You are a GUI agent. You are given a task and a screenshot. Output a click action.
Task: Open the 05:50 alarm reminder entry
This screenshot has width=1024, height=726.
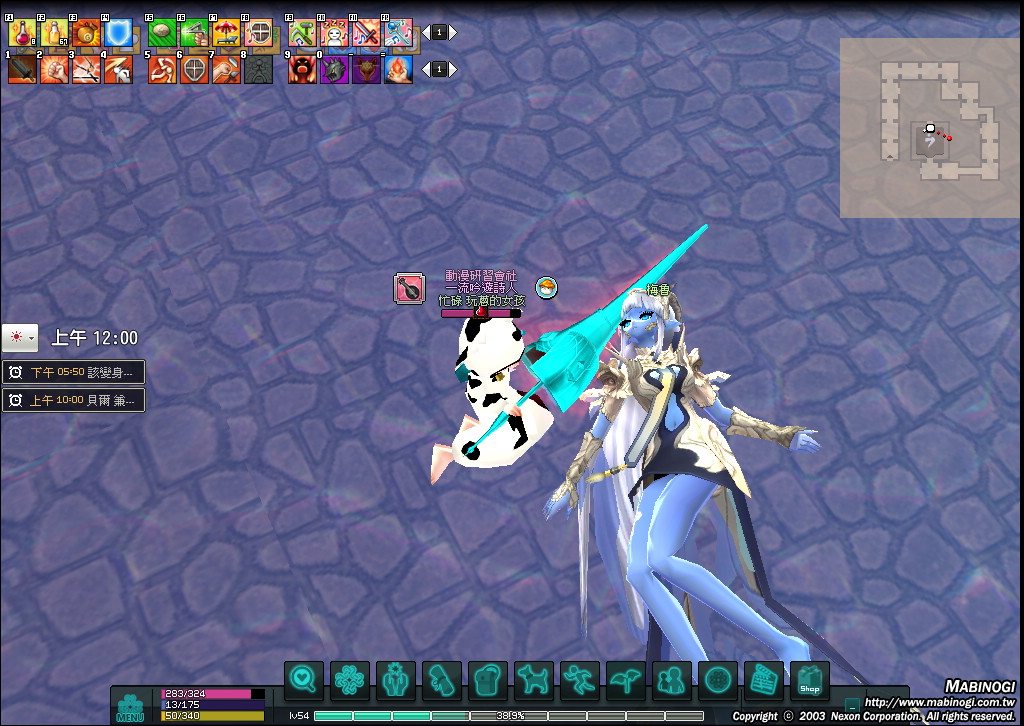[73, 372]
